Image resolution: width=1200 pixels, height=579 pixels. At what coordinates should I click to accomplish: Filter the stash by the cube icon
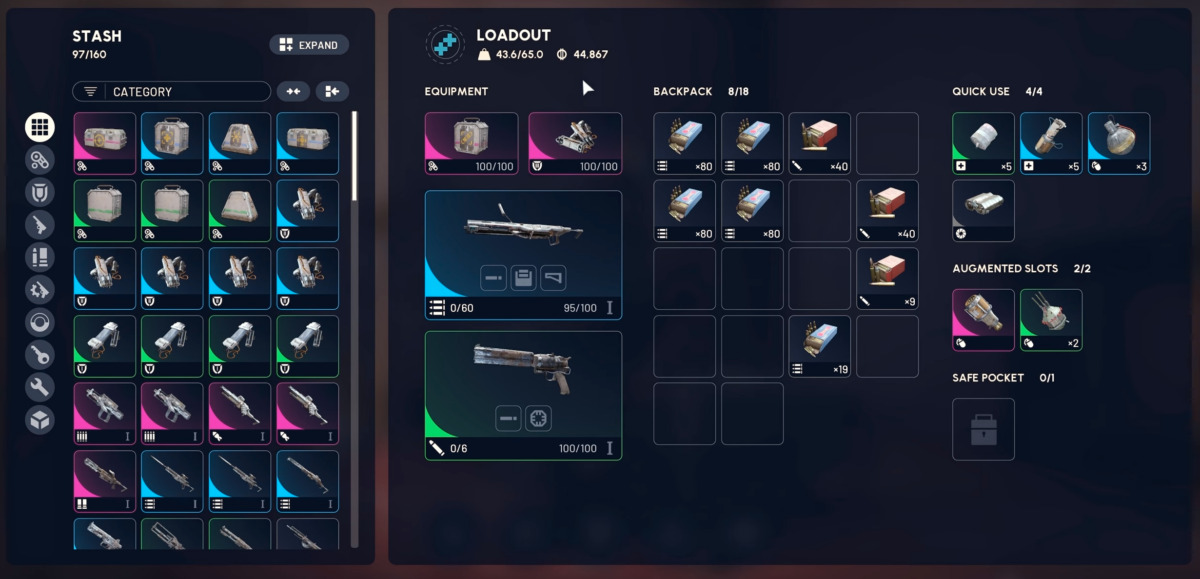coord(40,419)
